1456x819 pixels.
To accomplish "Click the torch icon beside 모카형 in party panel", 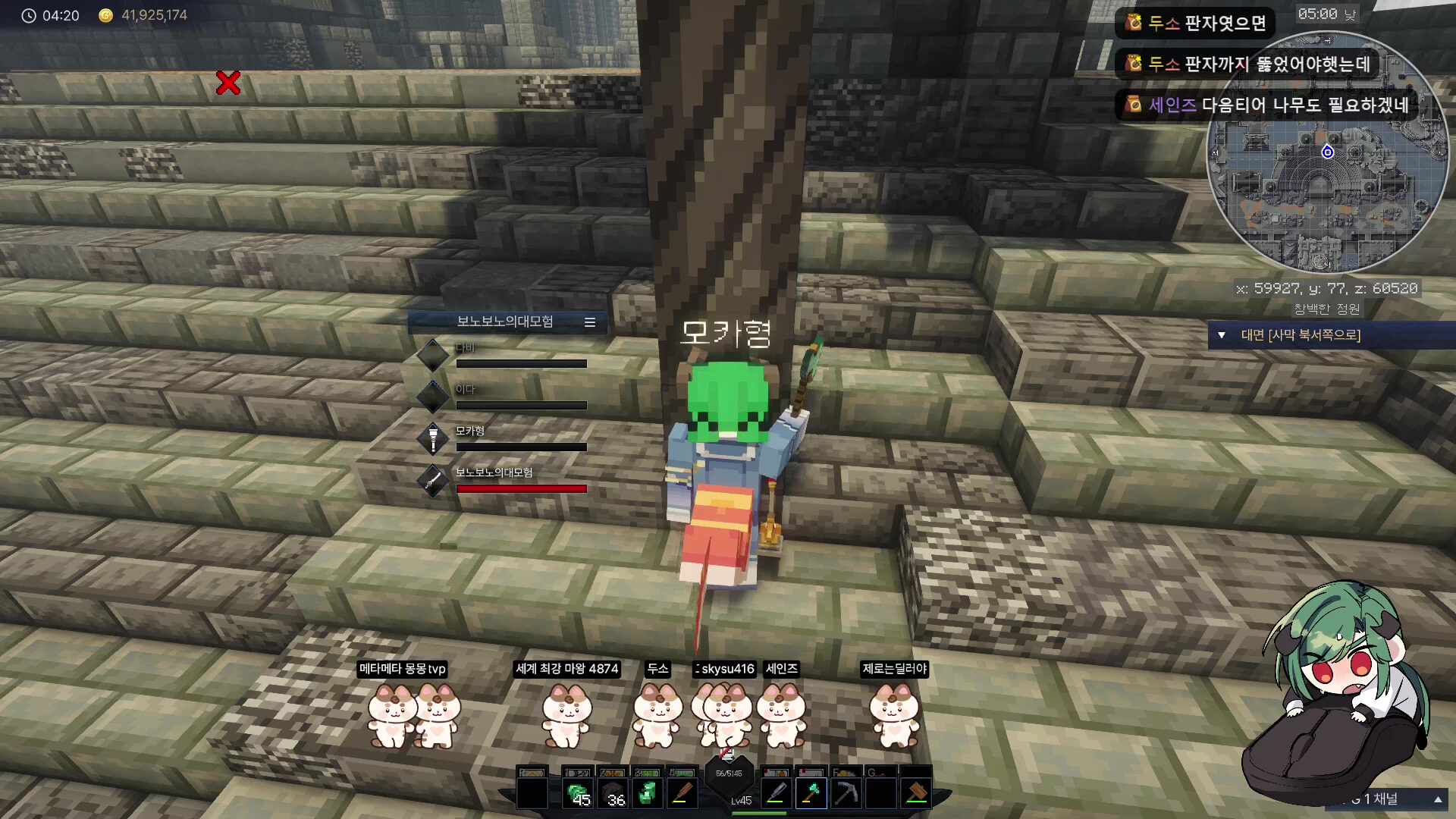I will [433, 438].
